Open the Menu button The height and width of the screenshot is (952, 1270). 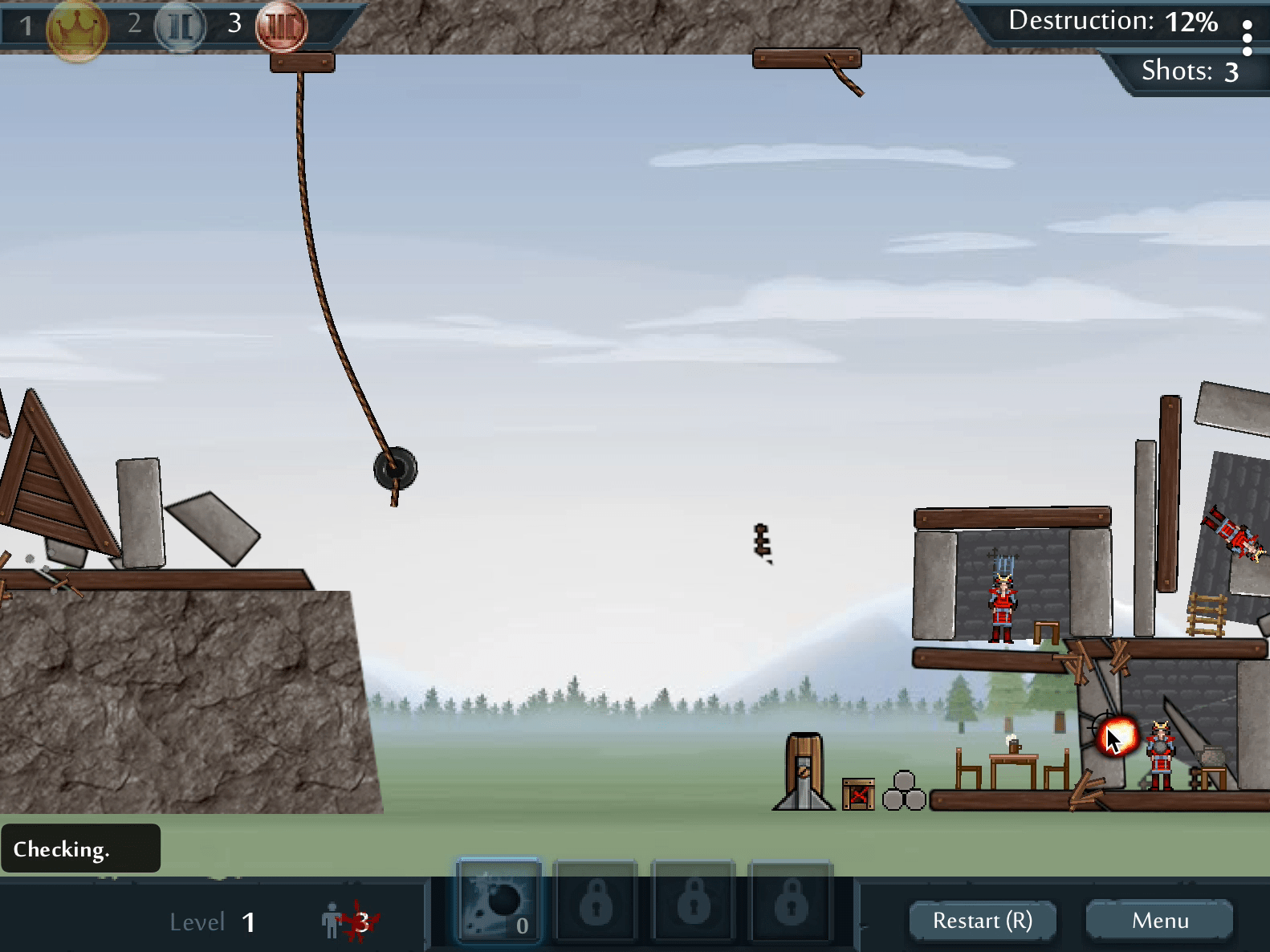click(1159, 921)
